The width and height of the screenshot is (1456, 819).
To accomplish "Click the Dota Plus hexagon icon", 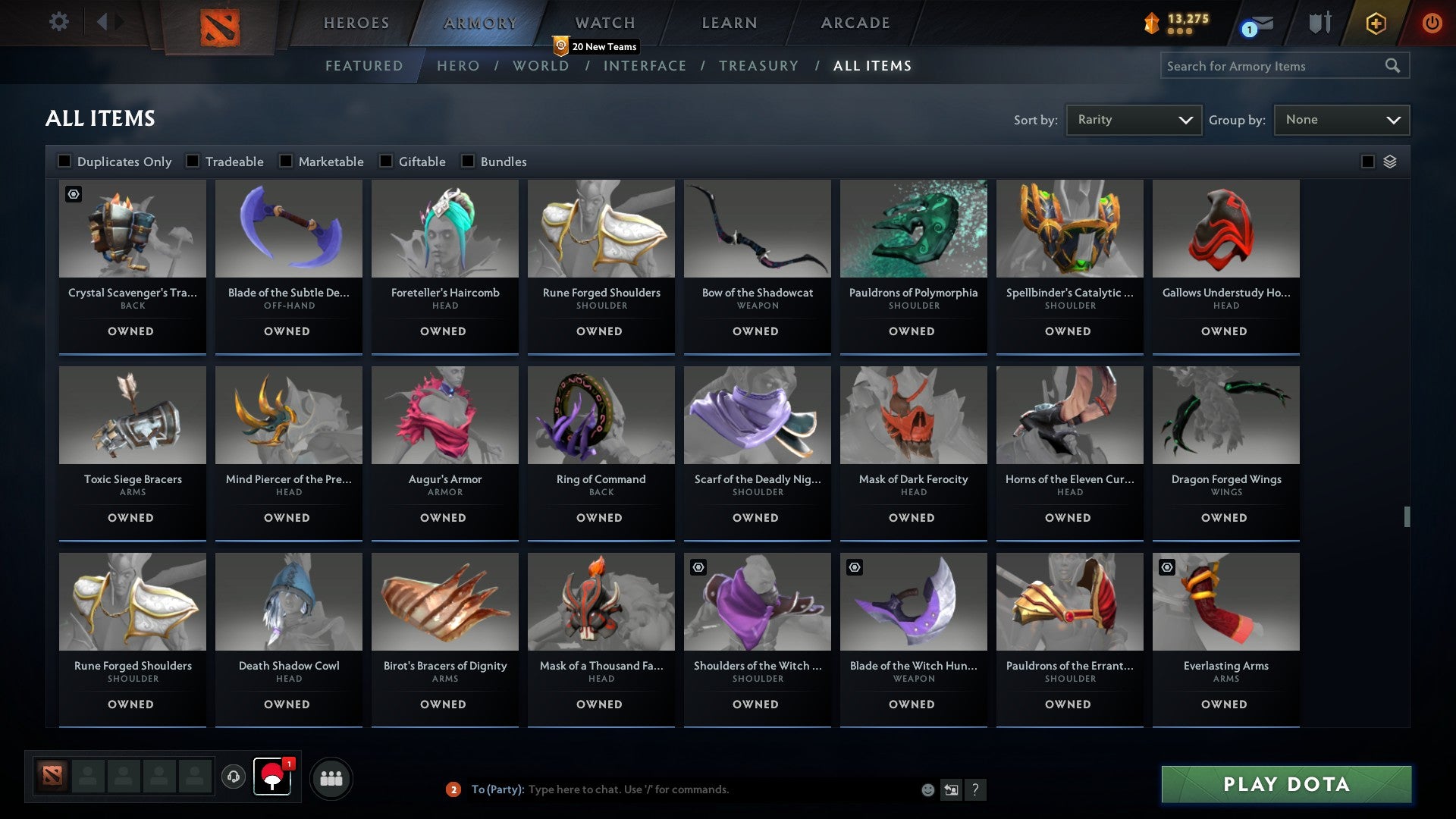I will coord(1375,23).
